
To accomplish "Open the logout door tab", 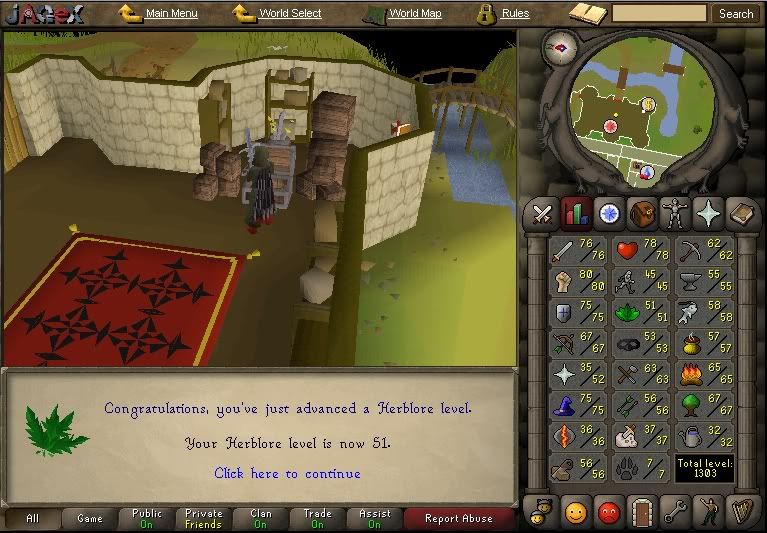I will pos(640,513).
